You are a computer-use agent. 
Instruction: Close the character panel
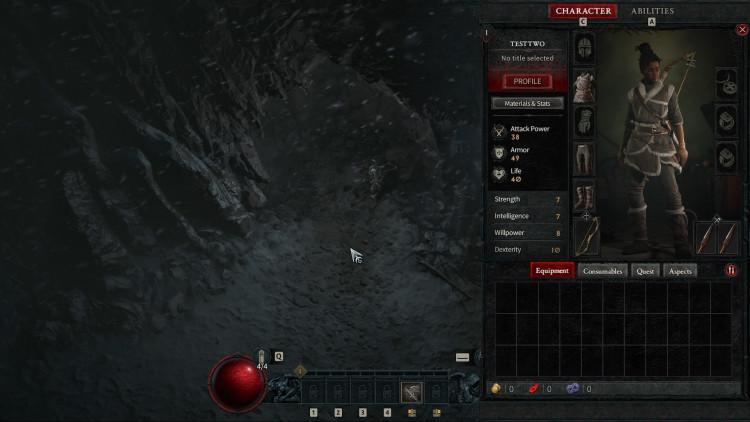[741, 30]
